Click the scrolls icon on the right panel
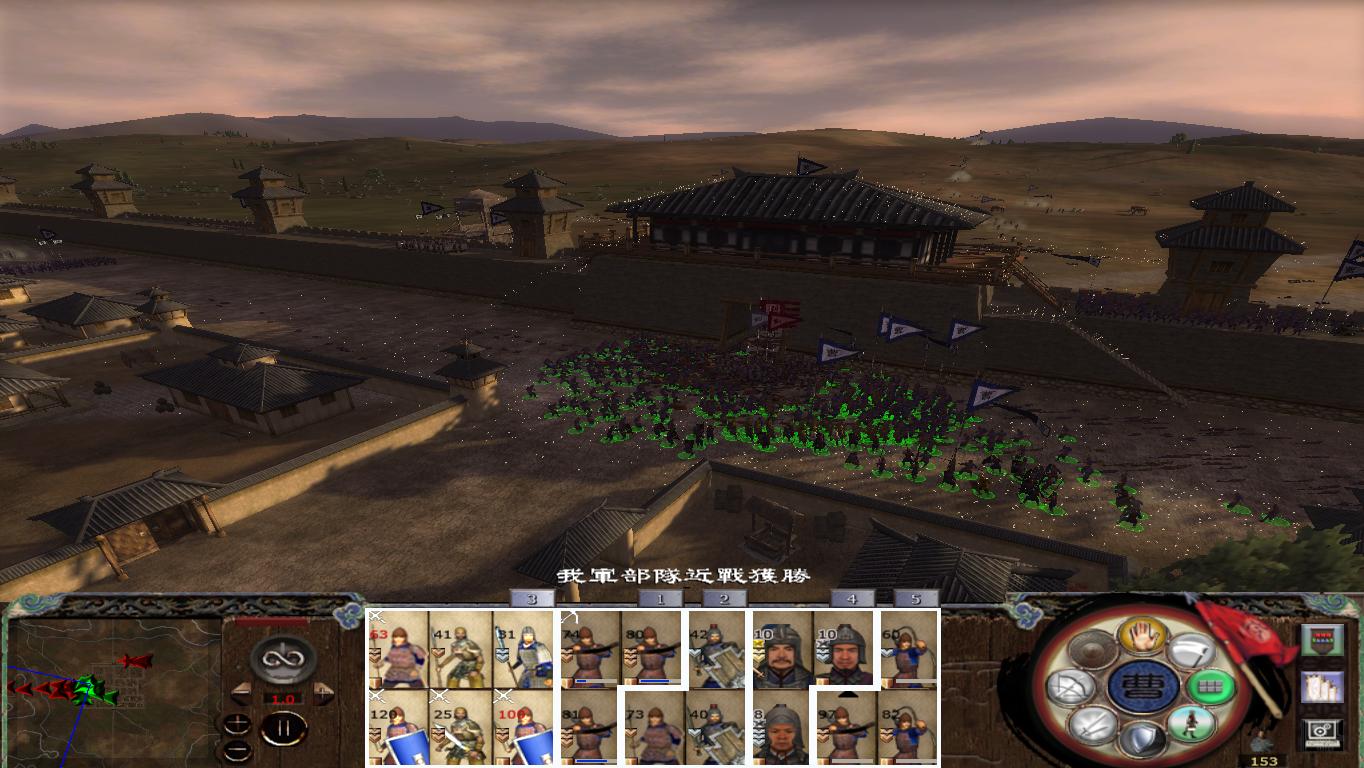The image size is (1364, 768). click(1322, 688)
